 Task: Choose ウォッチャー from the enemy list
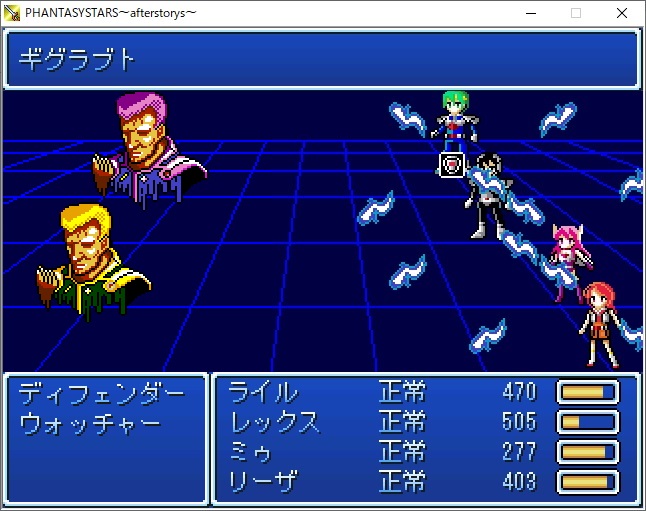click(x=90, y=422)
